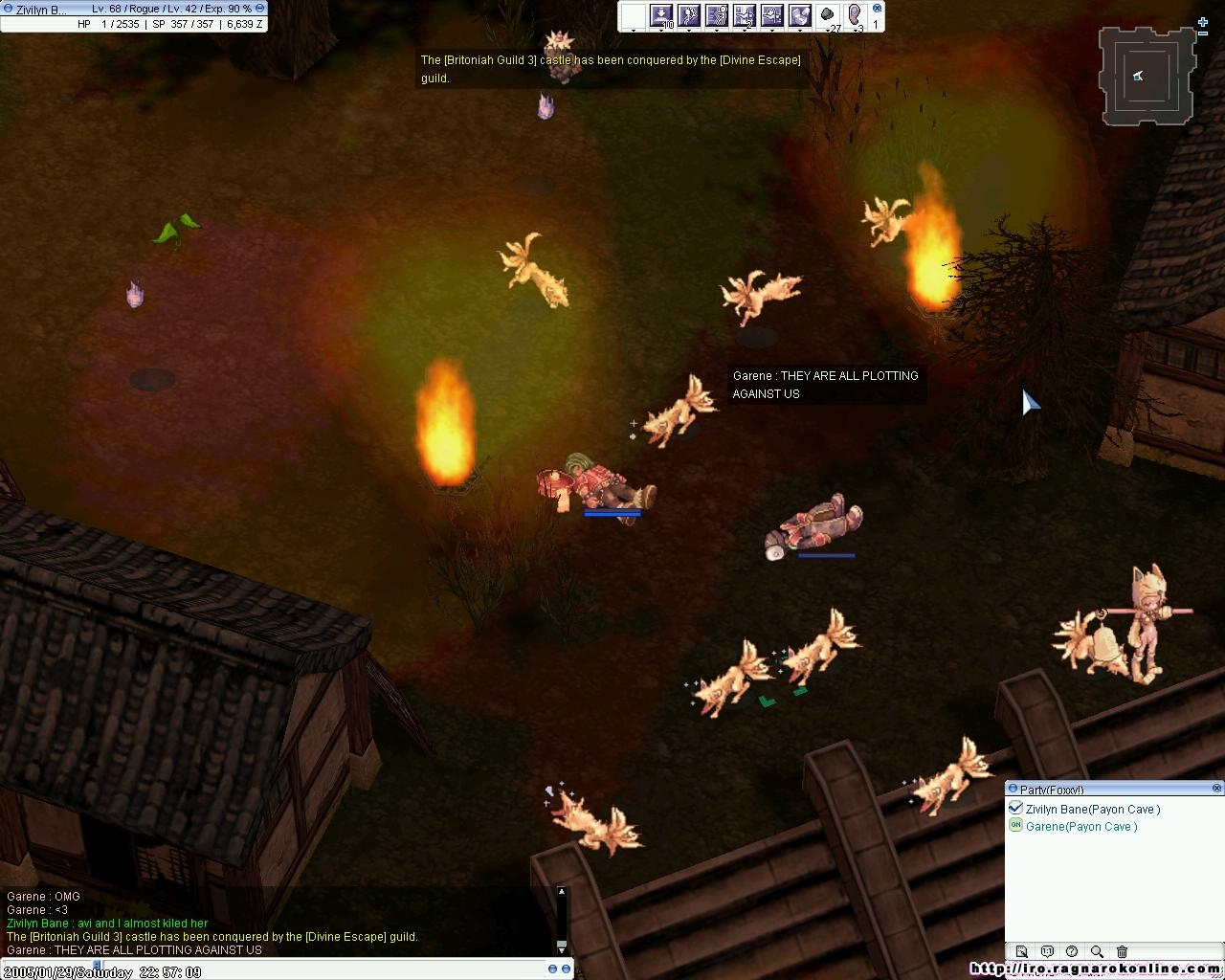Close the Party window

tap(1217, 789)
